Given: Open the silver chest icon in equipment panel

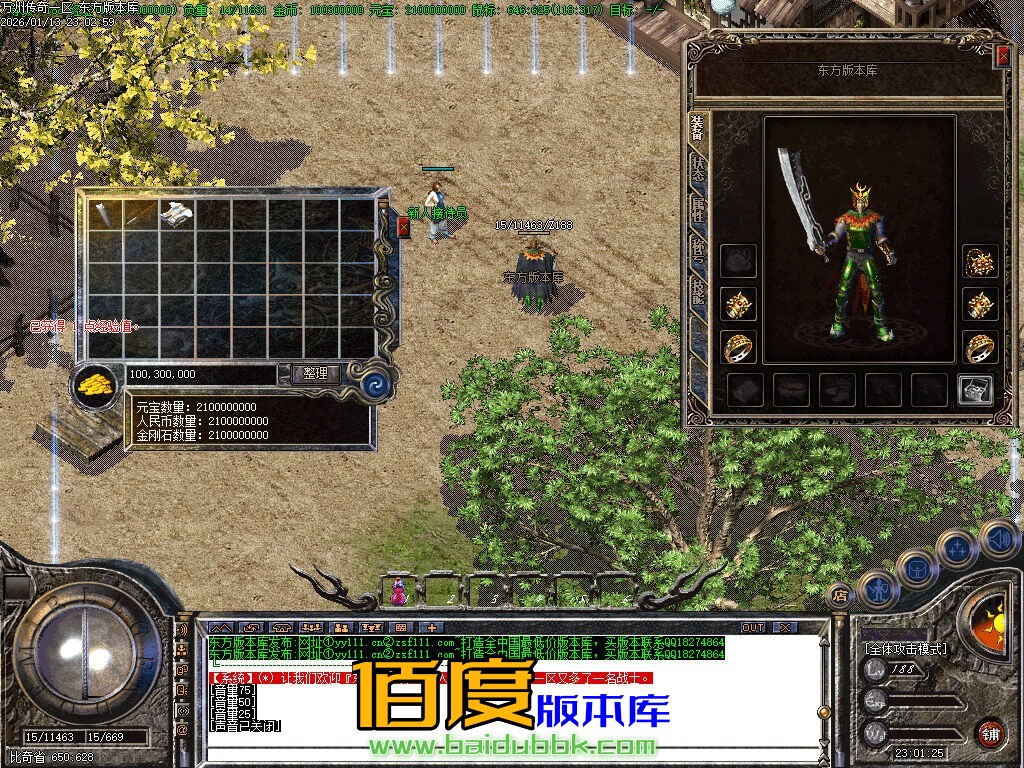Looking at the screenshot, I should 974,390.
